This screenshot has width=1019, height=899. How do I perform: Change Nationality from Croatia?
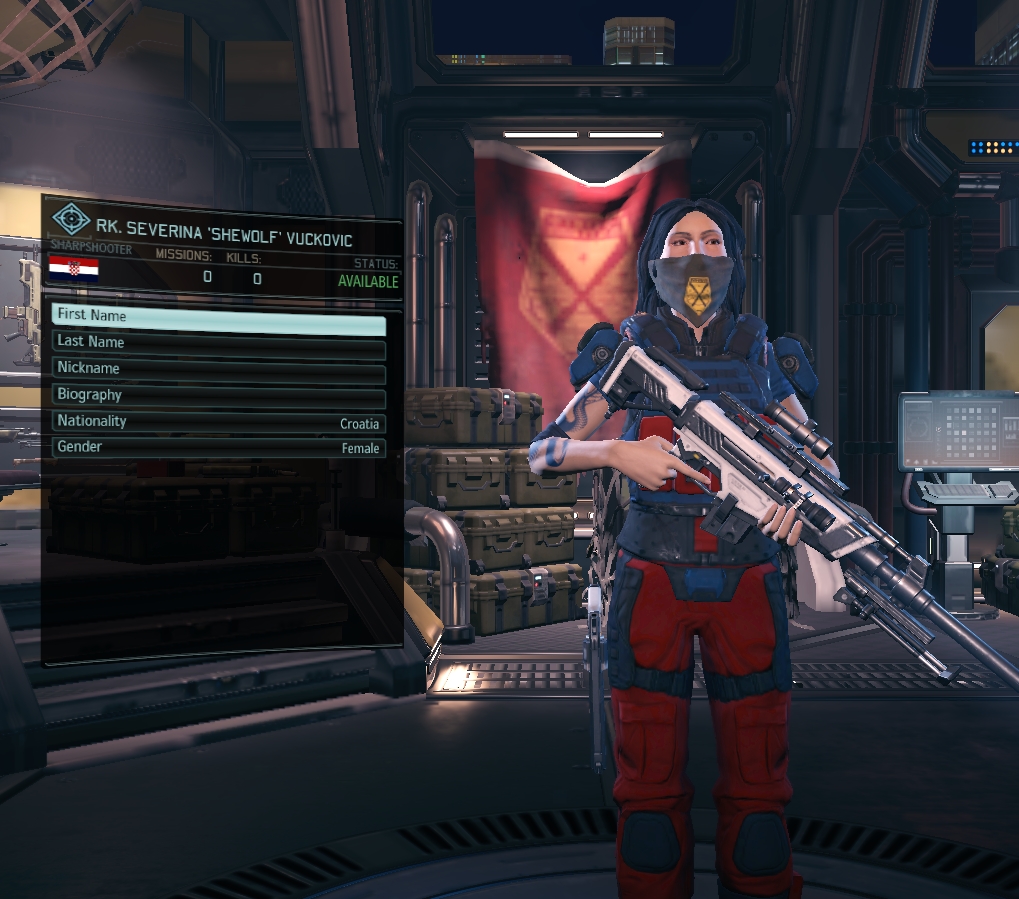[218, 422]
